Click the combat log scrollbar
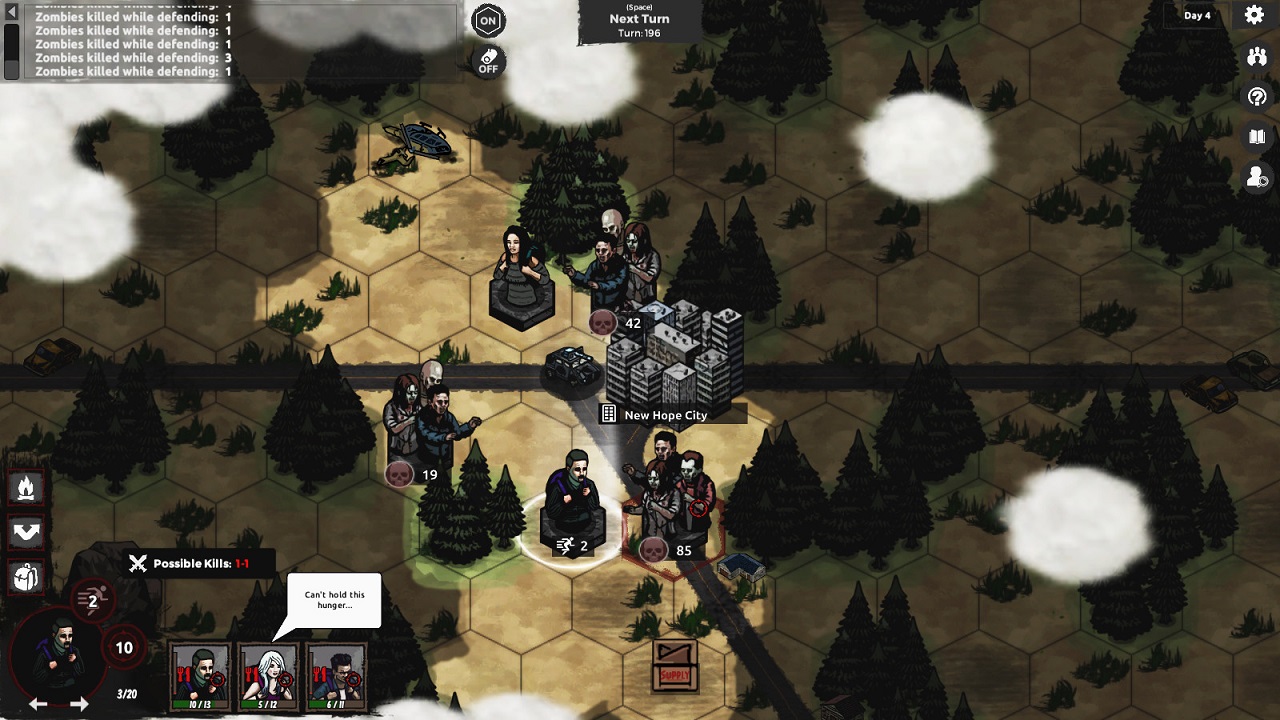The width and height of the screenshot is (1280, 720). [11, 40]
